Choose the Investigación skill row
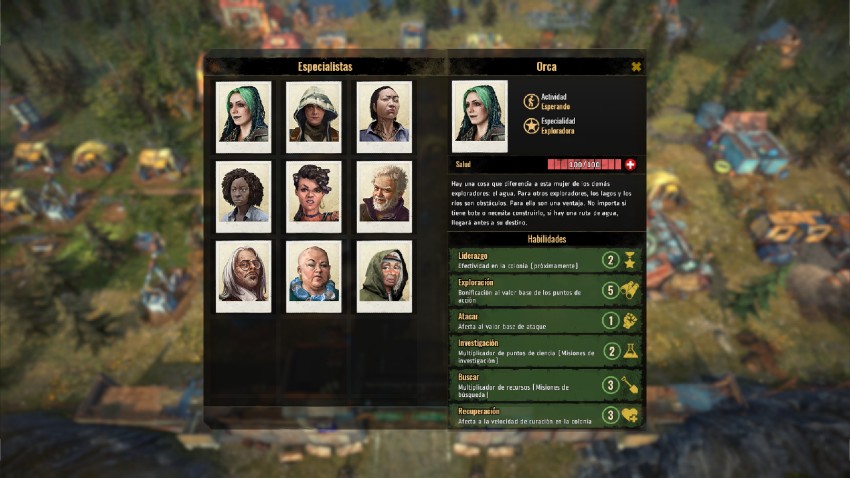Screen dimensions: 850x478 click(545, 352)
